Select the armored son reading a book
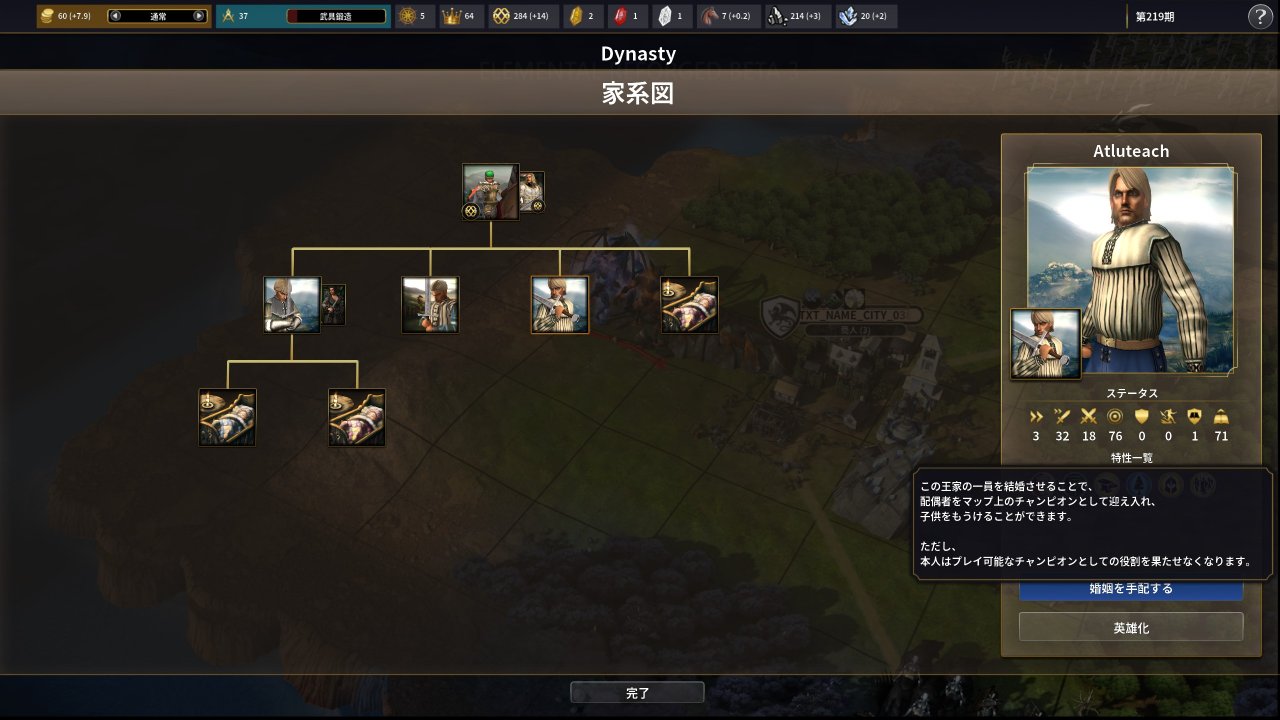This screenshot has height=720, width=1280. (x=292, y=305)
